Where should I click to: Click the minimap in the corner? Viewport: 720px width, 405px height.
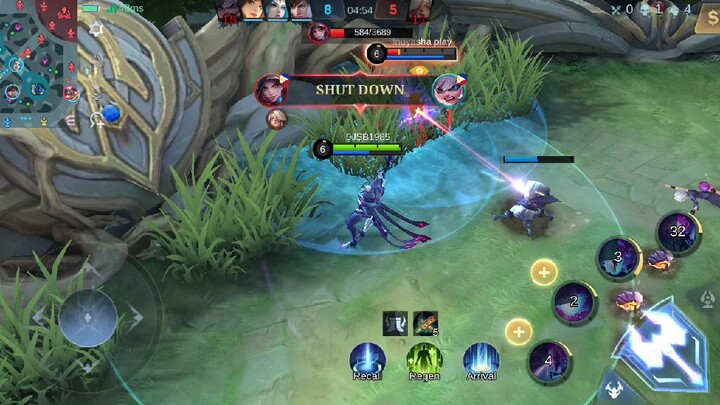(x=38, y=62)
